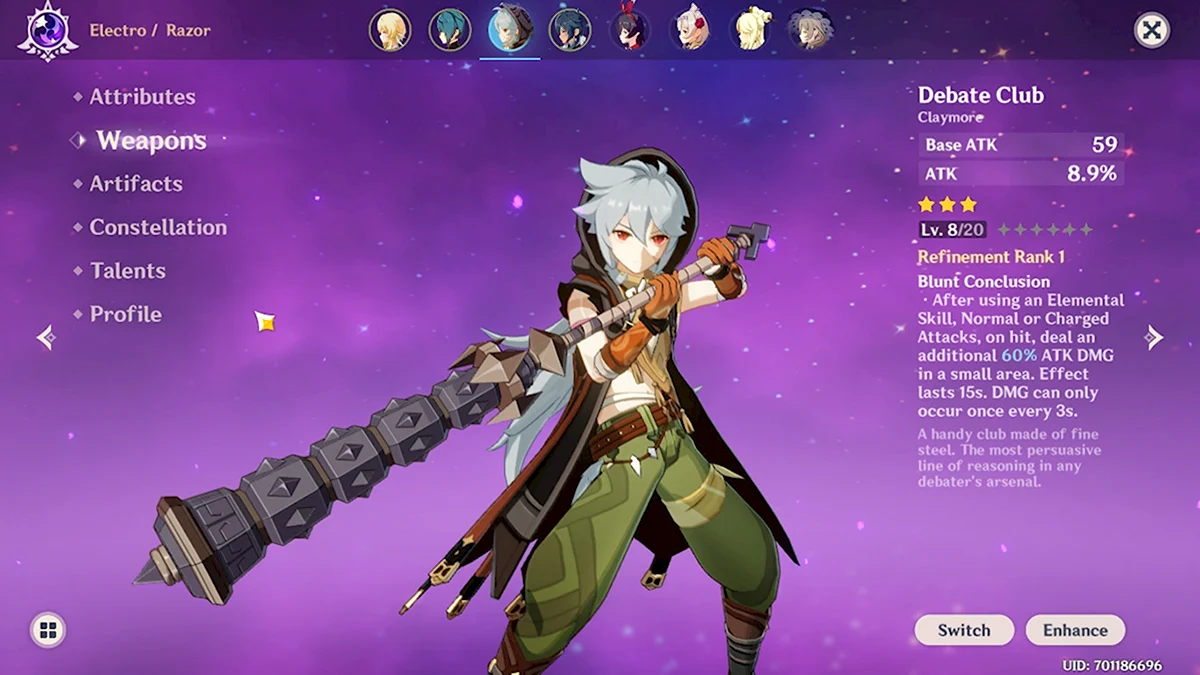Choose Lisa's portrait with the witch hat
This screenshot has height=675, width=1200.
(809, 30)
